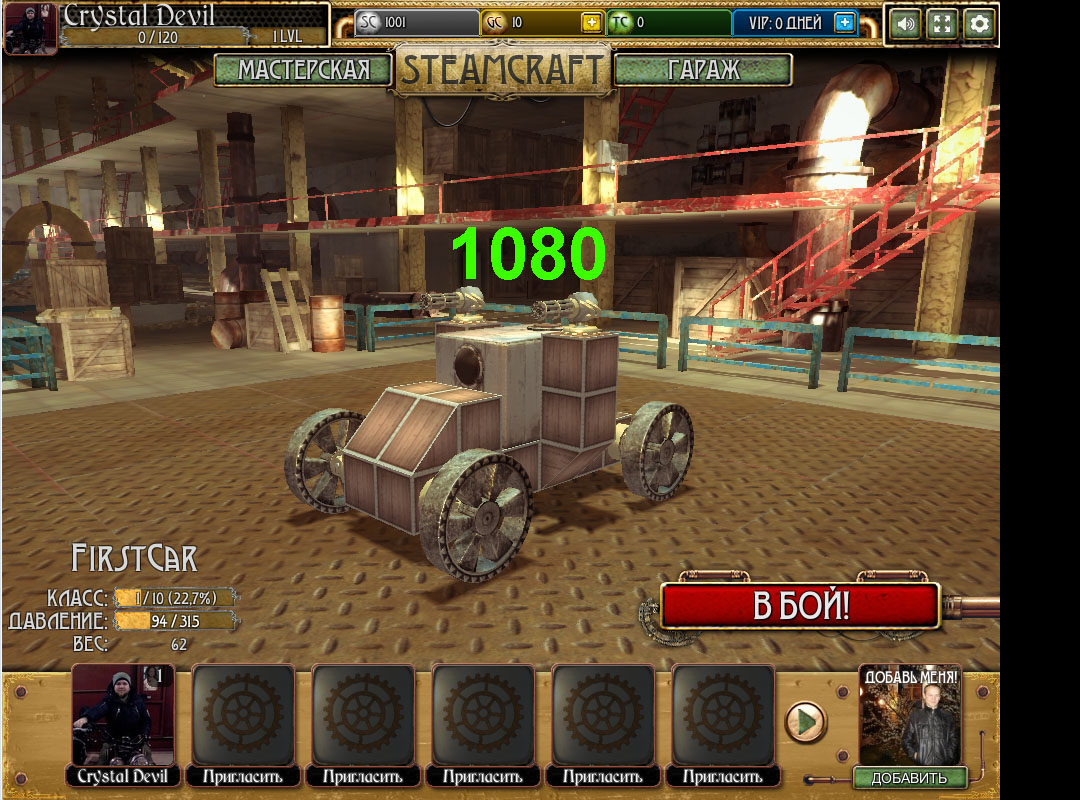Enter fullscreen mode

[943, 24]
